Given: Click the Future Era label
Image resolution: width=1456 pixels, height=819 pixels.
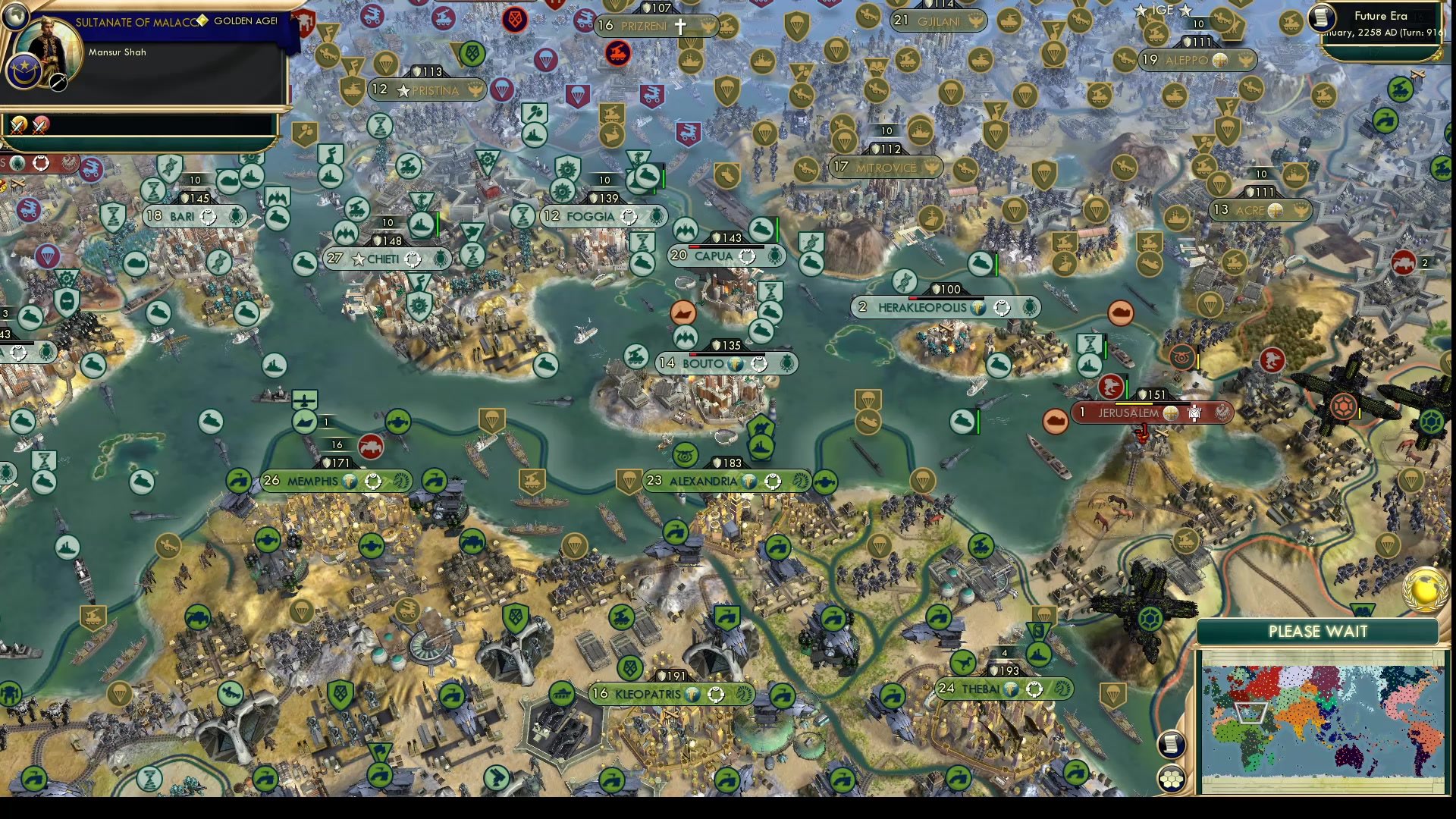Looking at the screenshot, I should pyautogui.click(x=1380, y=16).
